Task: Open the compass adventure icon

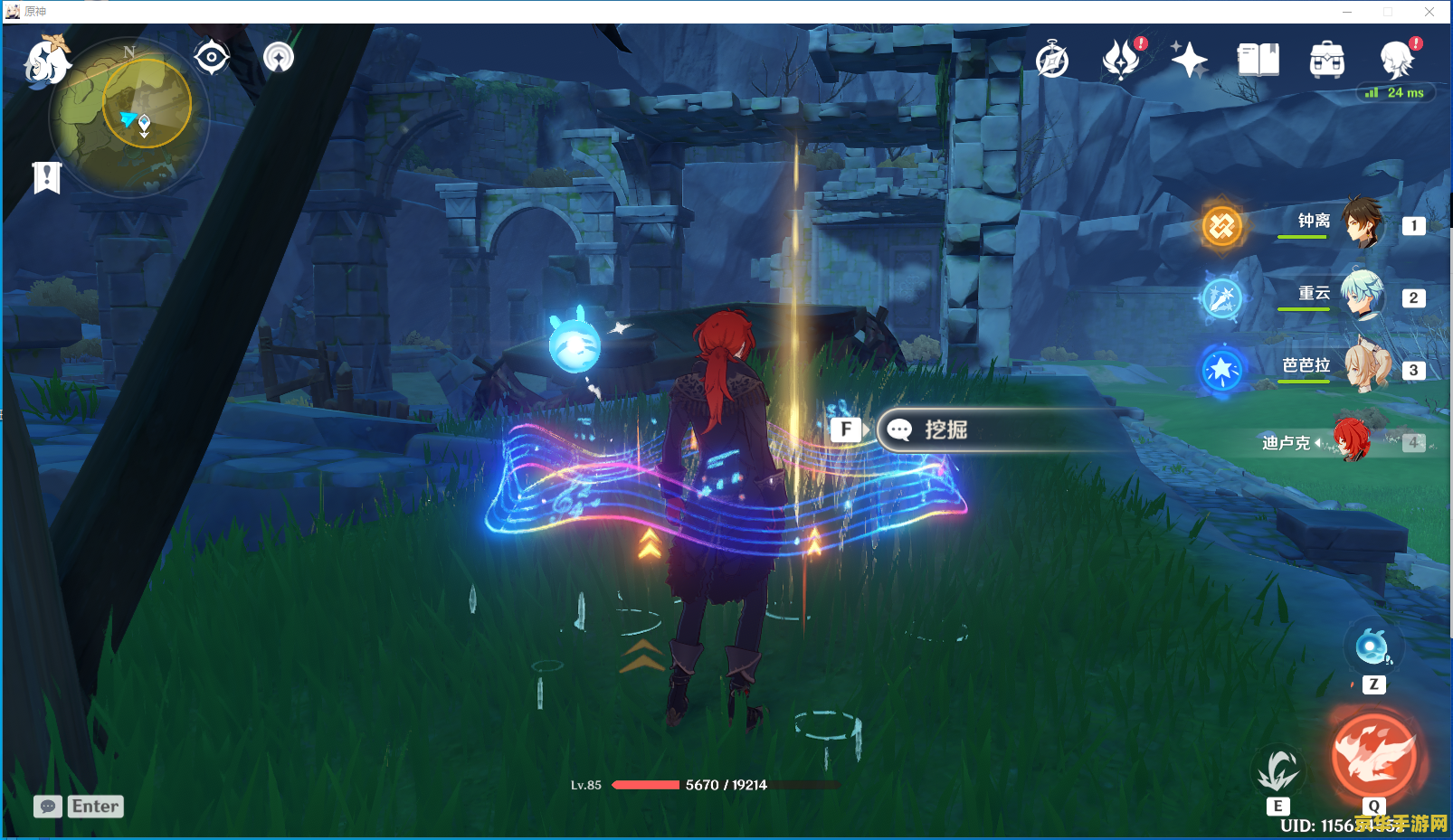Action: point(1052,61)
